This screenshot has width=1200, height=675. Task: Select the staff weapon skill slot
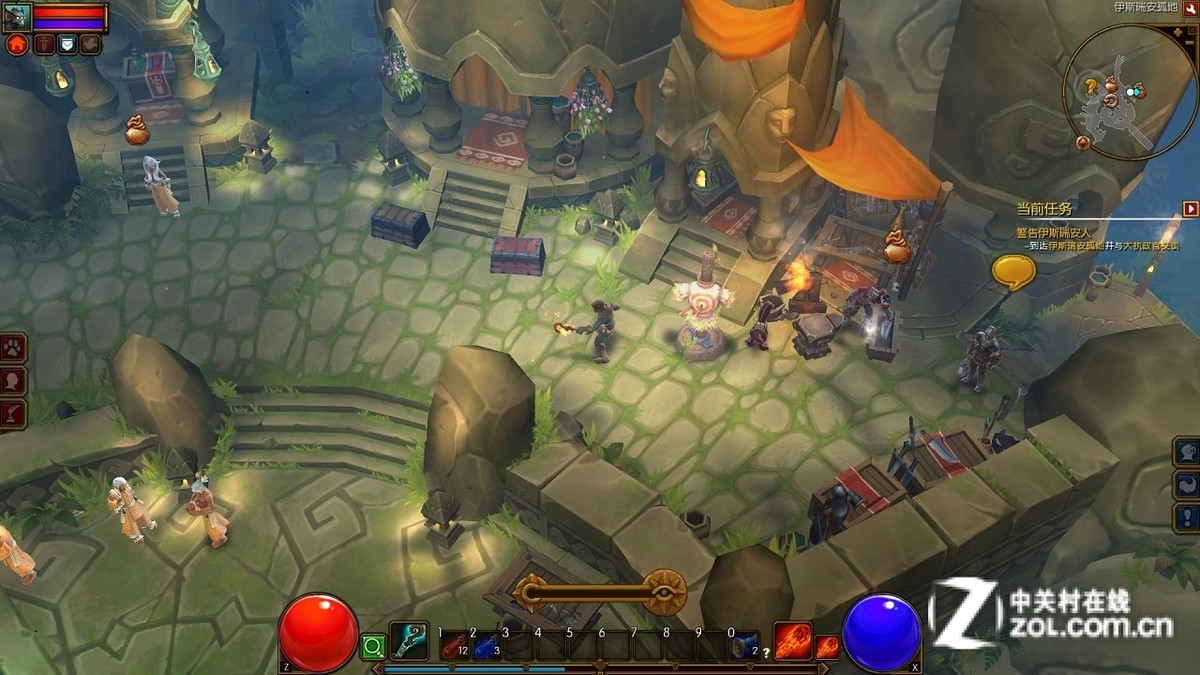pyautogui.click(x=408, y=641)
